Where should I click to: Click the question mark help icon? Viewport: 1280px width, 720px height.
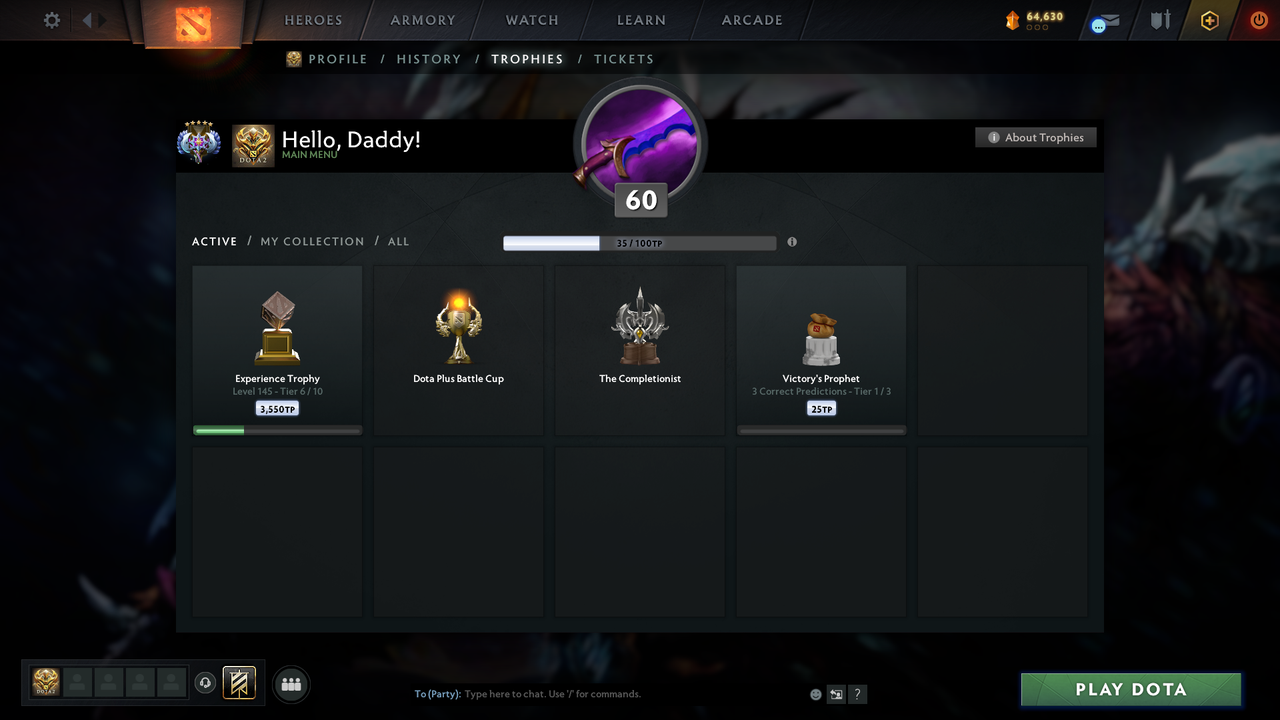[x=857, y=693]
